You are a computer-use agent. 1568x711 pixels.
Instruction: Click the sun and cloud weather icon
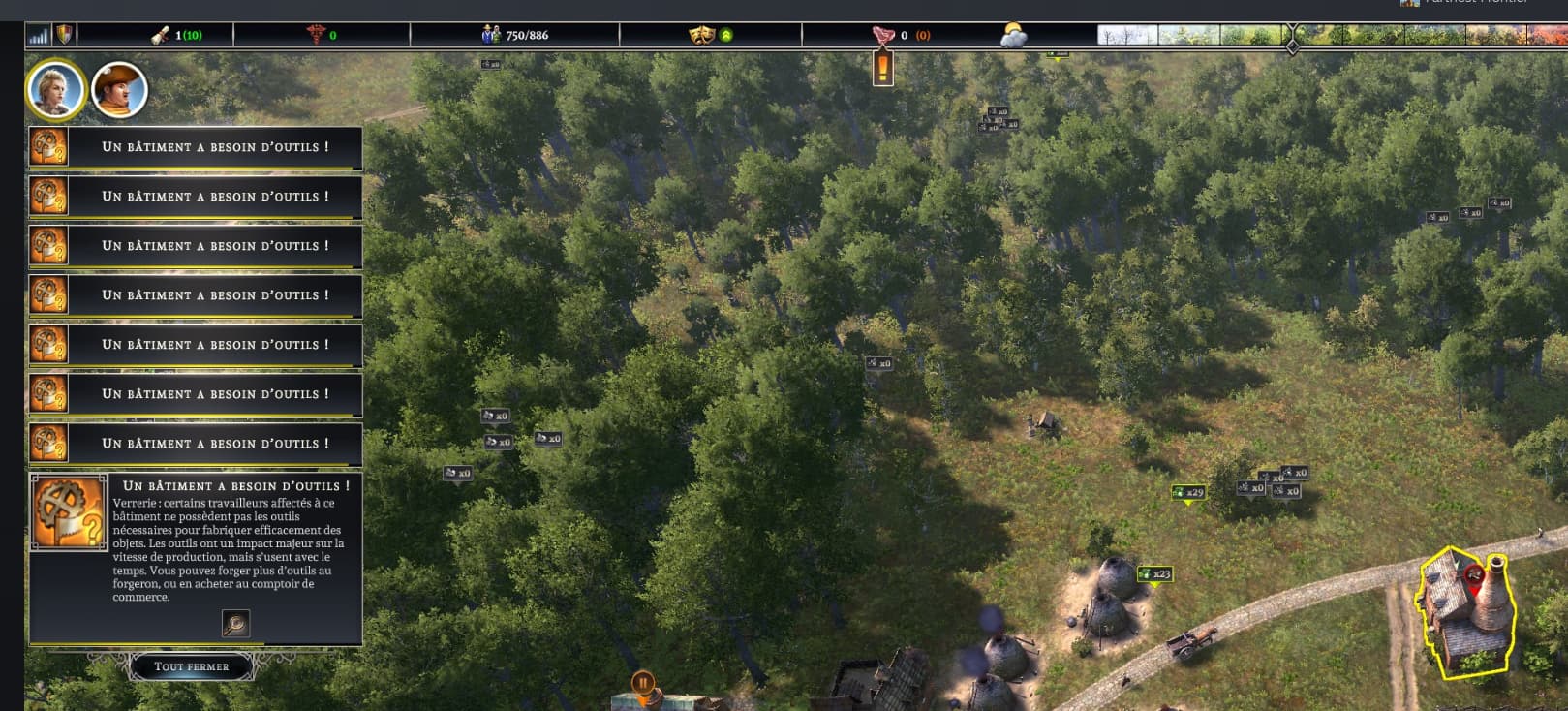1013,36
